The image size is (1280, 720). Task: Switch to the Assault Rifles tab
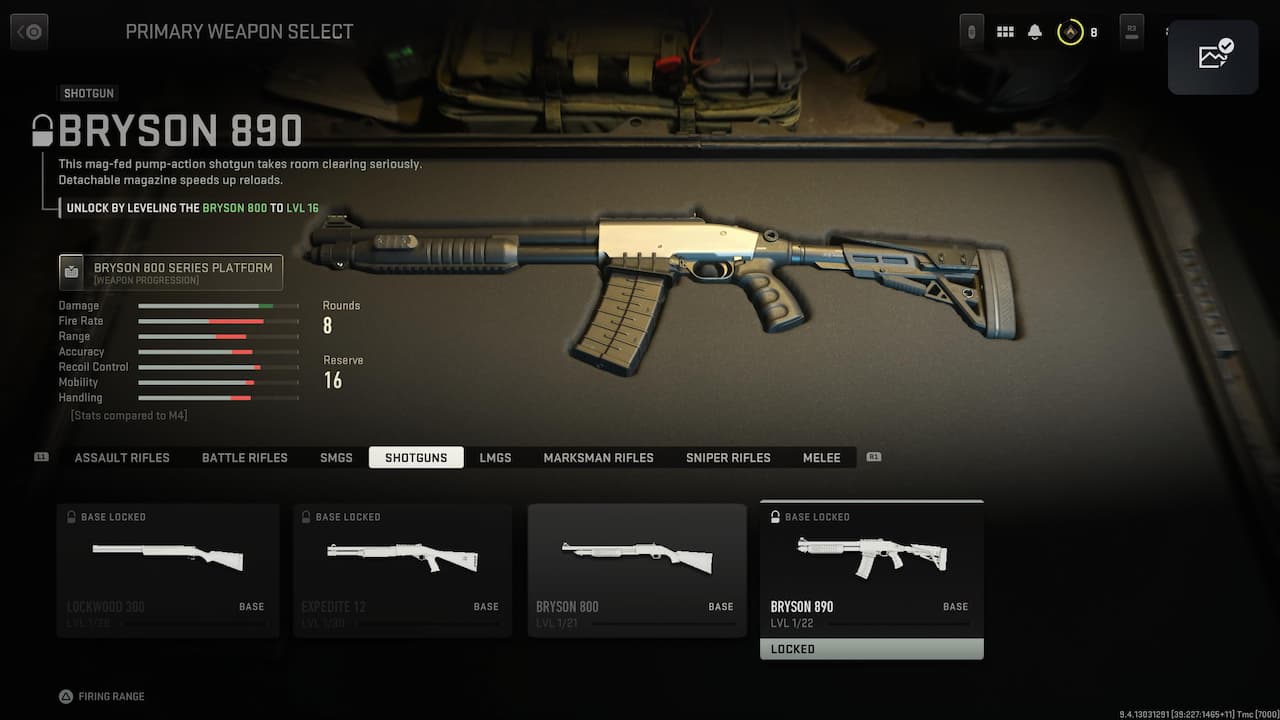(x=122, y=458)
